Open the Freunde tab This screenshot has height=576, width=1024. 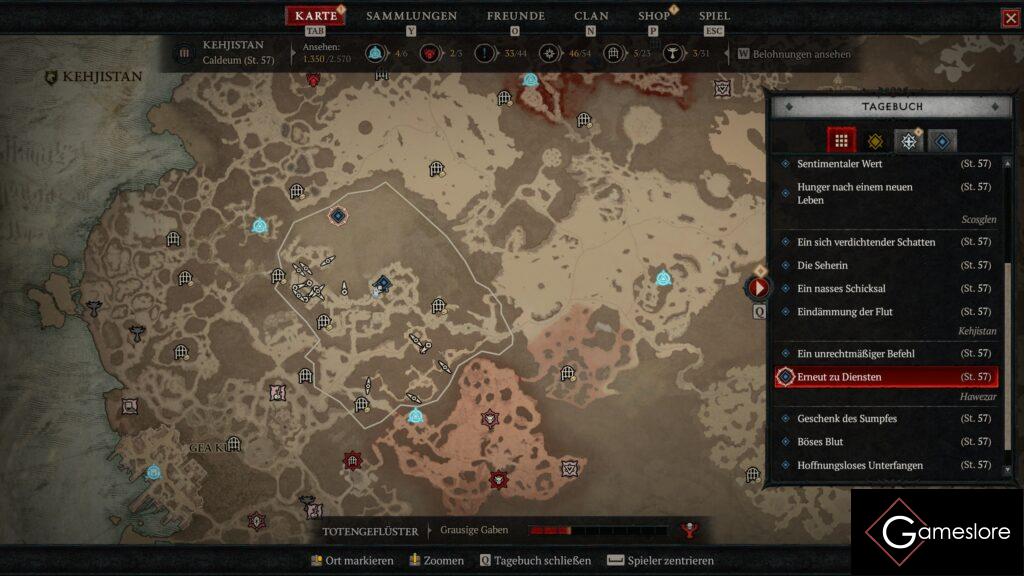coord(515,16)
